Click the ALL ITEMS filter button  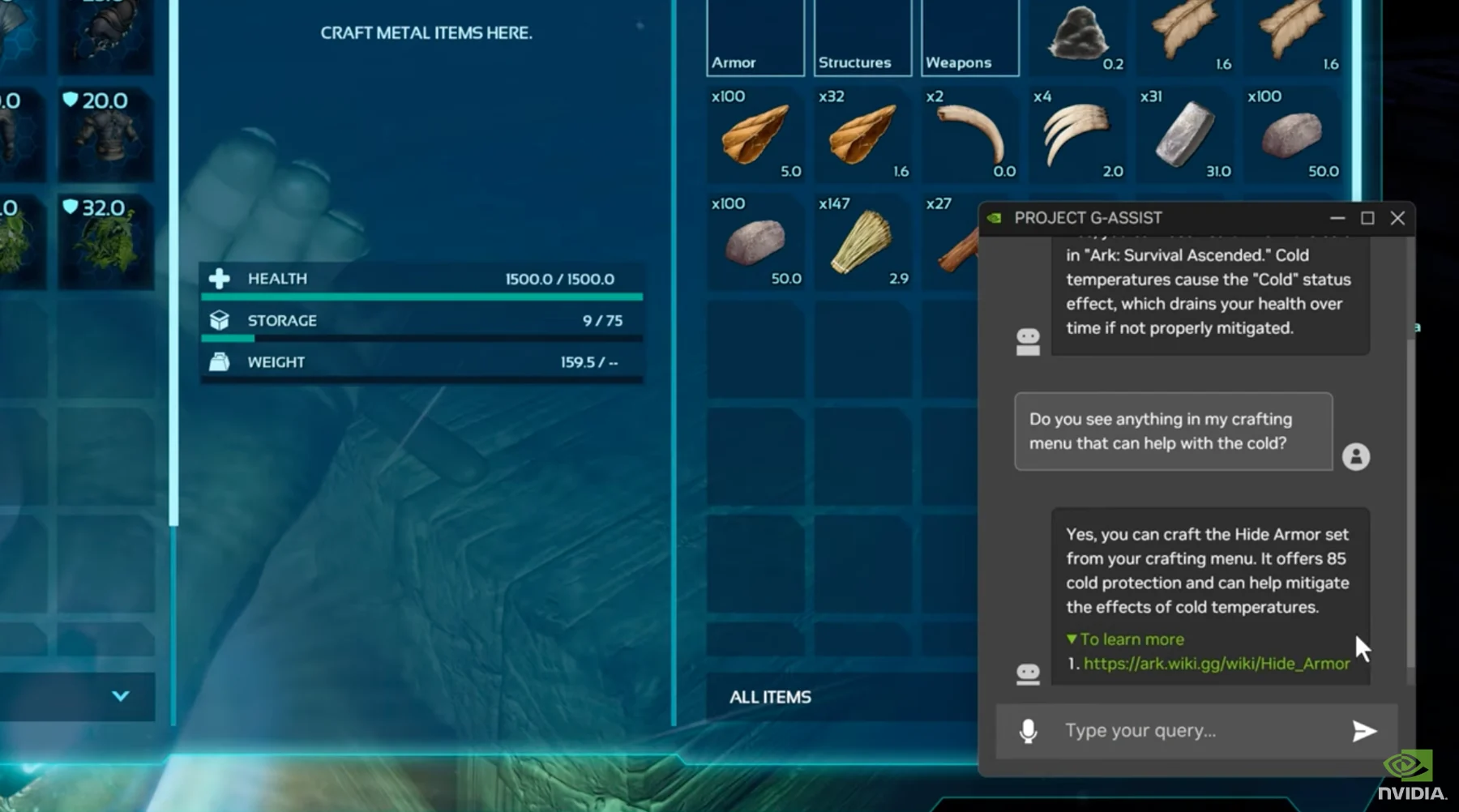(x=770, y=697)
